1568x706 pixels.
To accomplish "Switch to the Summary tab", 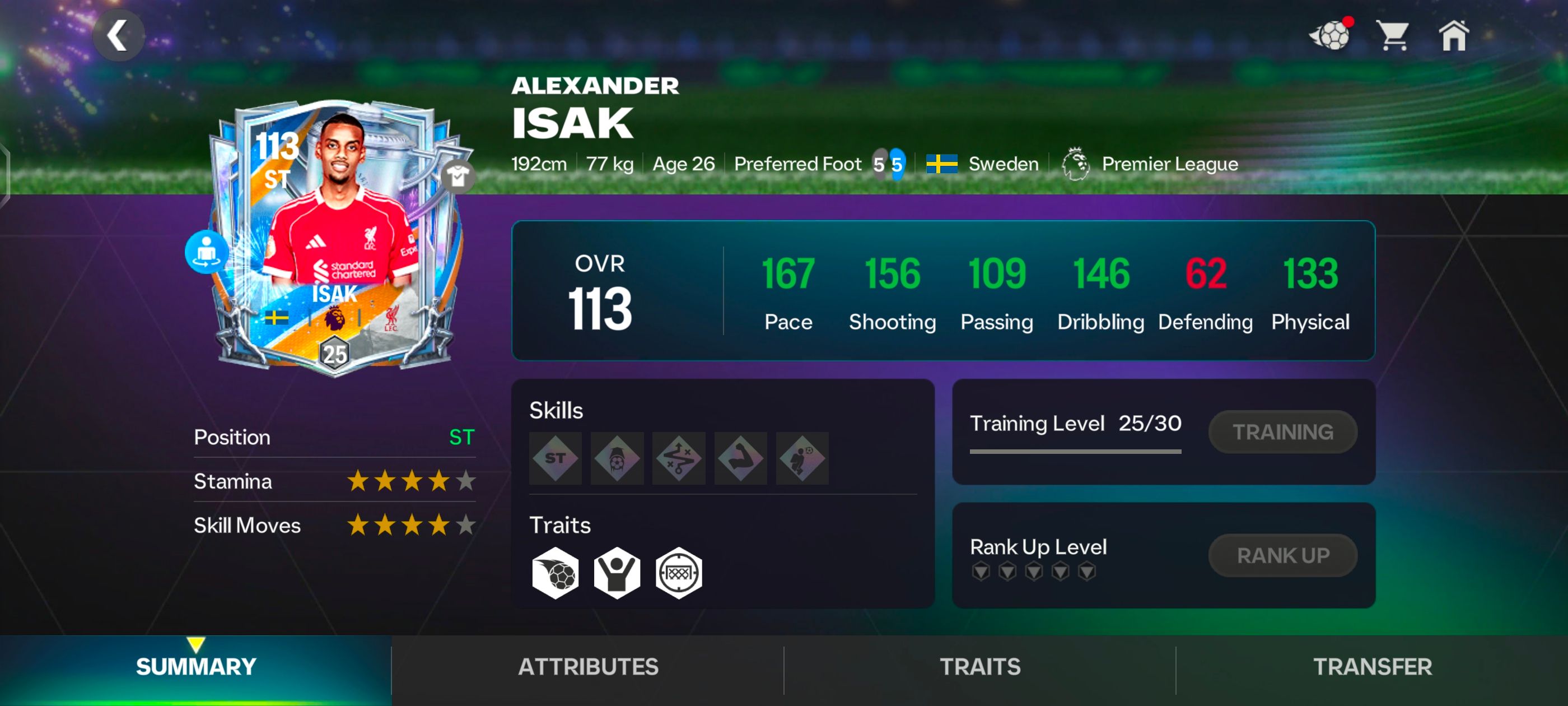I will (196, 666).
